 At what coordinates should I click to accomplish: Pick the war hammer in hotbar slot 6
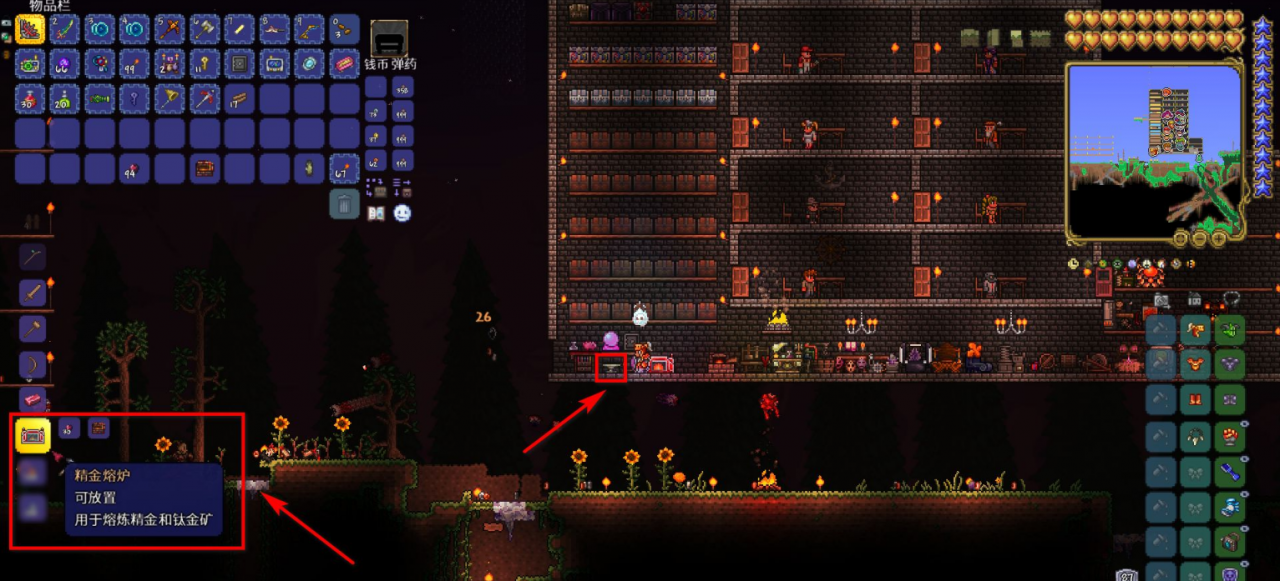tap(204, 29)
